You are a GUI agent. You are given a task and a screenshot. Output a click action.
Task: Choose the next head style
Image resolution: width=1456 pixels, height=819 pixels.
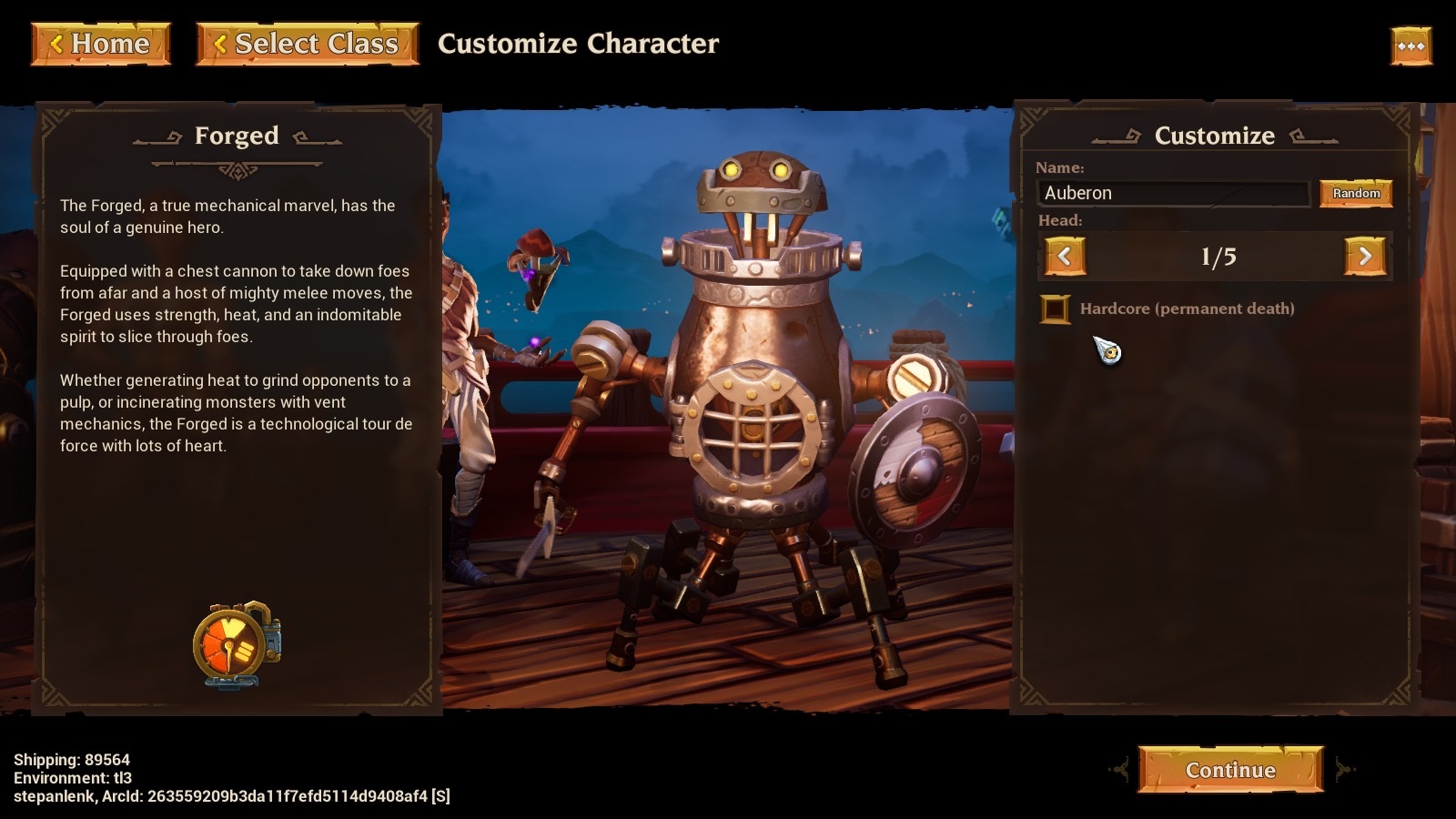pyautogui.click(x=1365, y=257)
